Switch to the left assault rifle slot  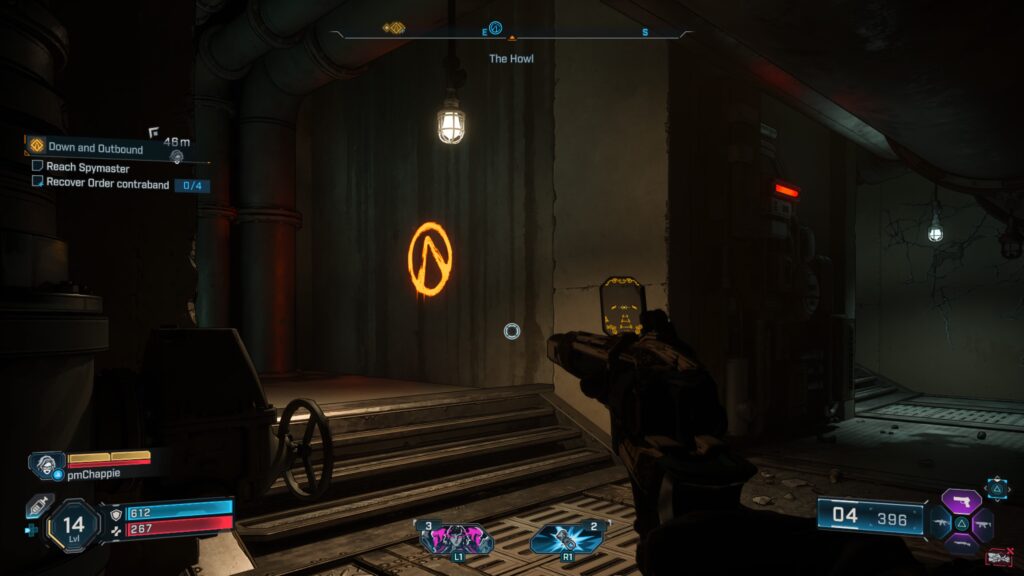(941, 522)
